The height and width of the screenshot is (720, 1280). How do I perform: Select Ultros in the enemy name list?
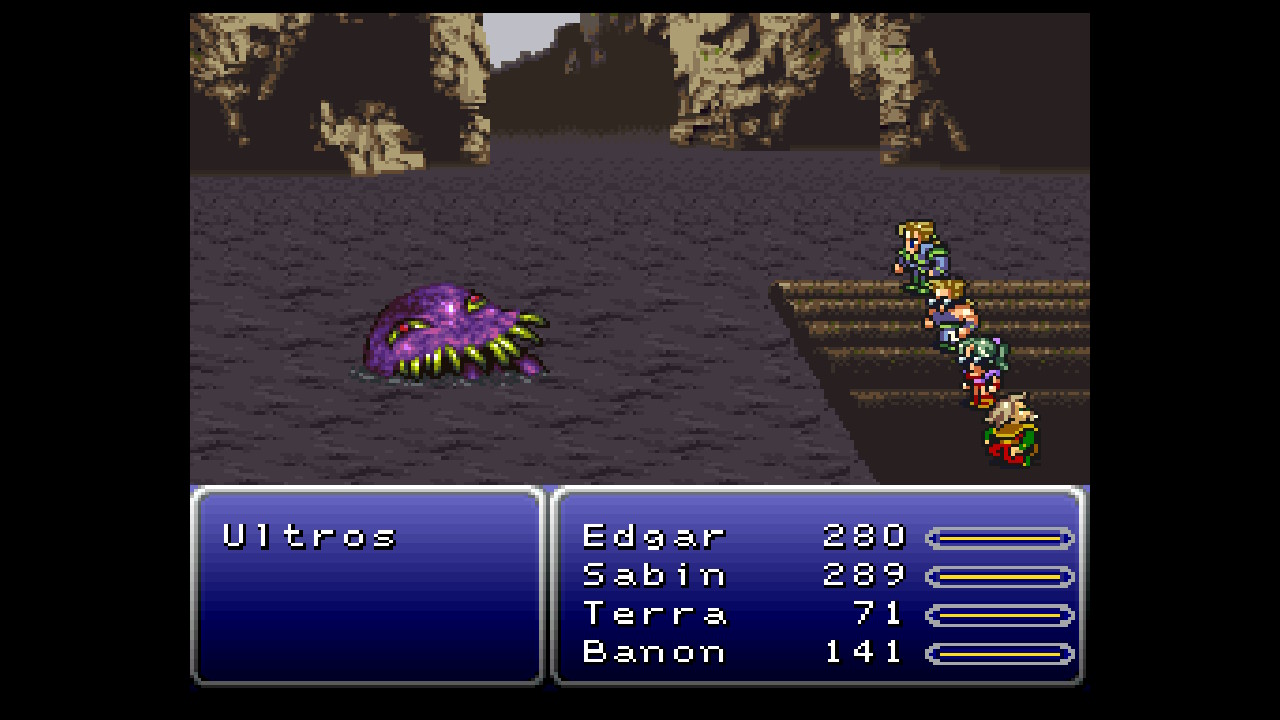(x=309, y=537)
